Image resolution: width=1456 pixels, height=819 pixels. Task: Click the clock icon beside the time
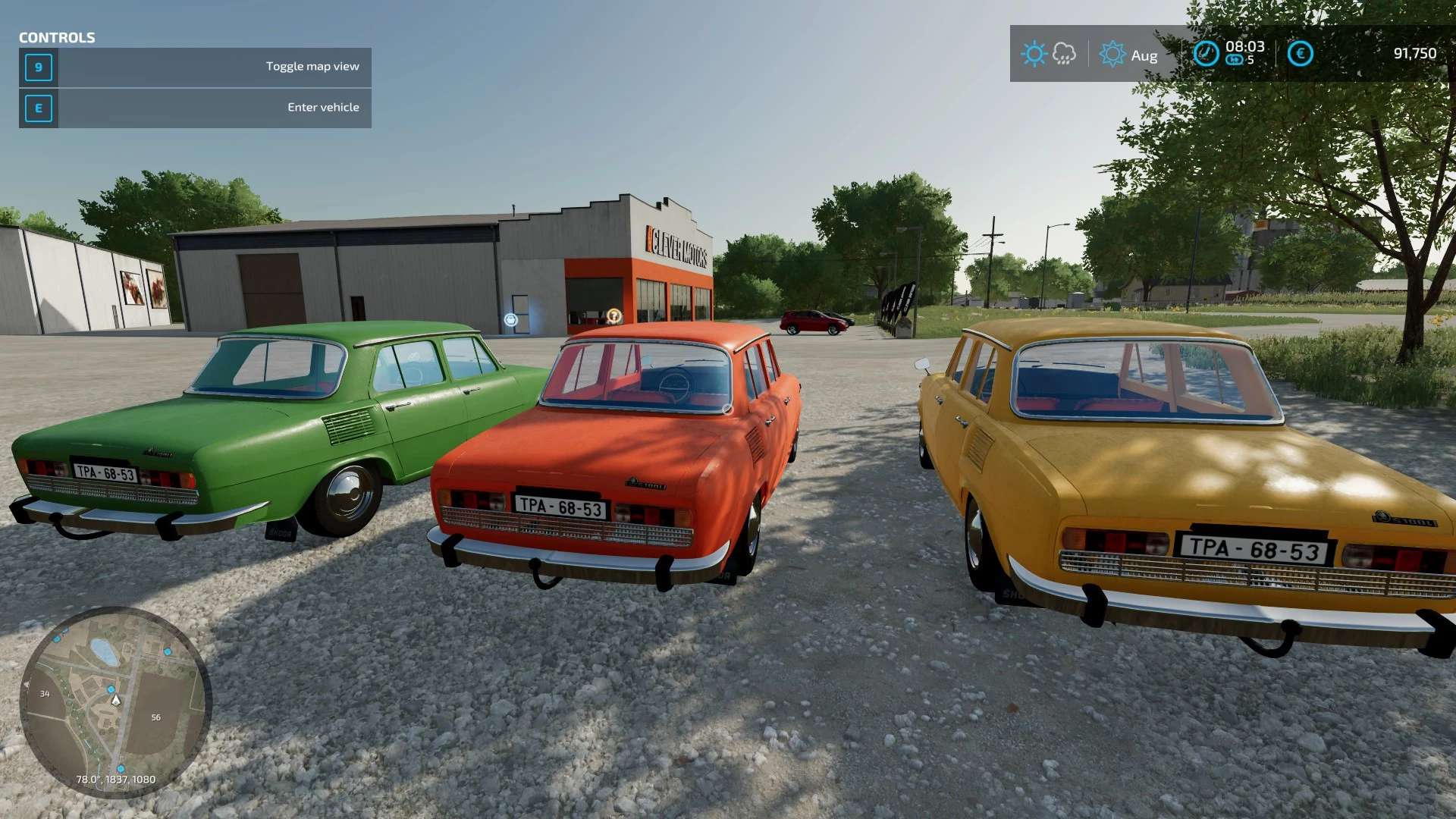[1206, 53]
